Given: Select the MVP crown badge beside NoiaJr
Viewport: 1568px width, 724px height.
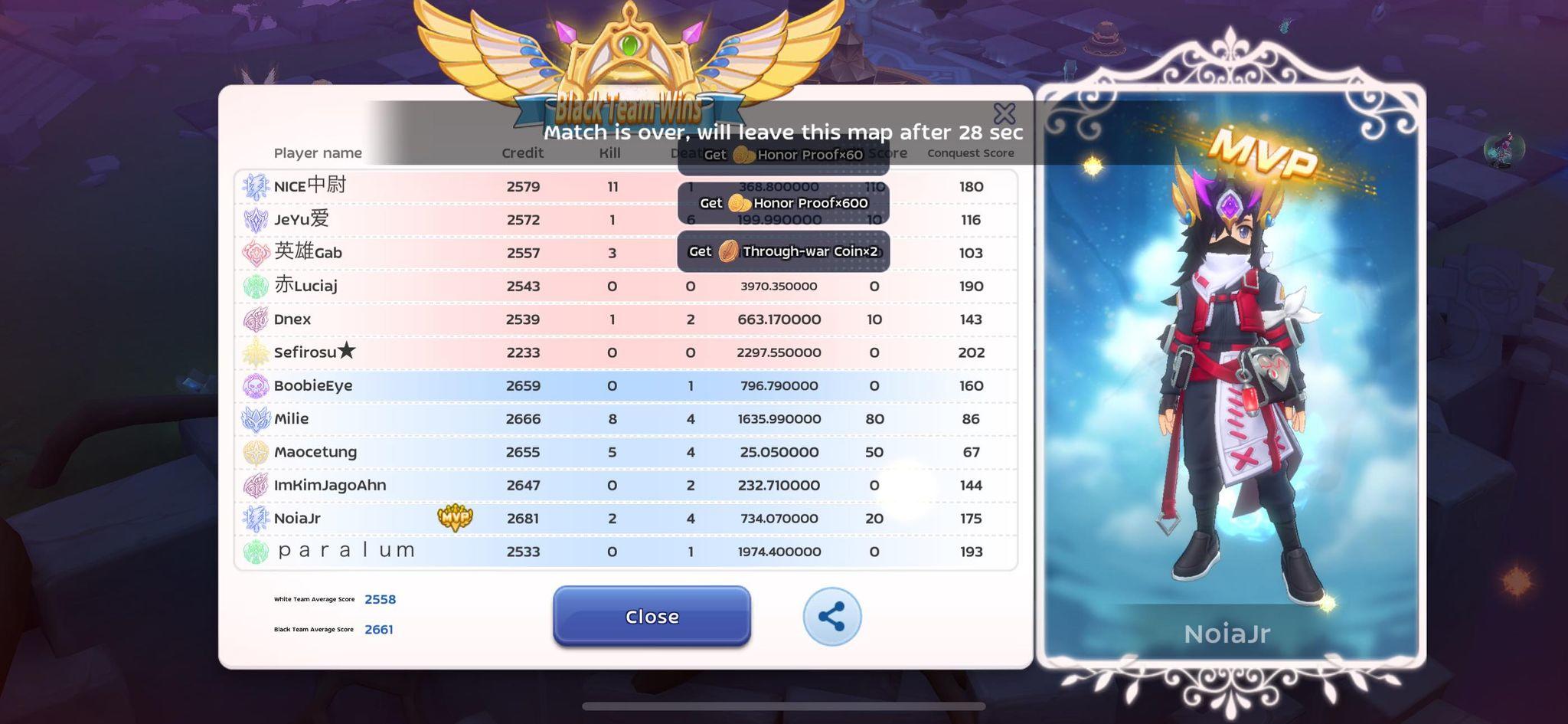Looking at the screenshot, I should coord(454,517).
